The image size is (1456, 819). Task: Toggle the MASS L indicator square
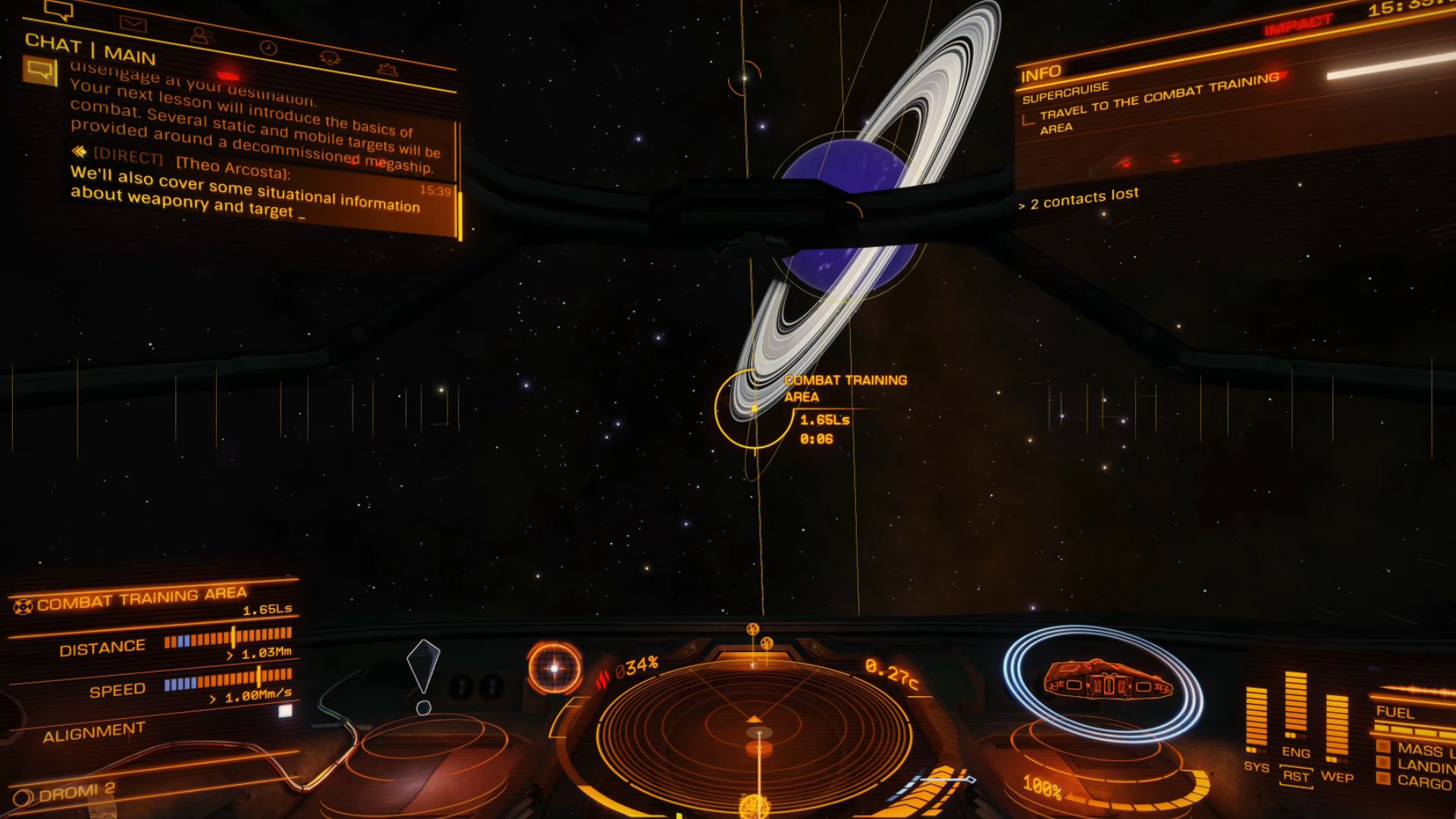click(x=1382, y=745)
